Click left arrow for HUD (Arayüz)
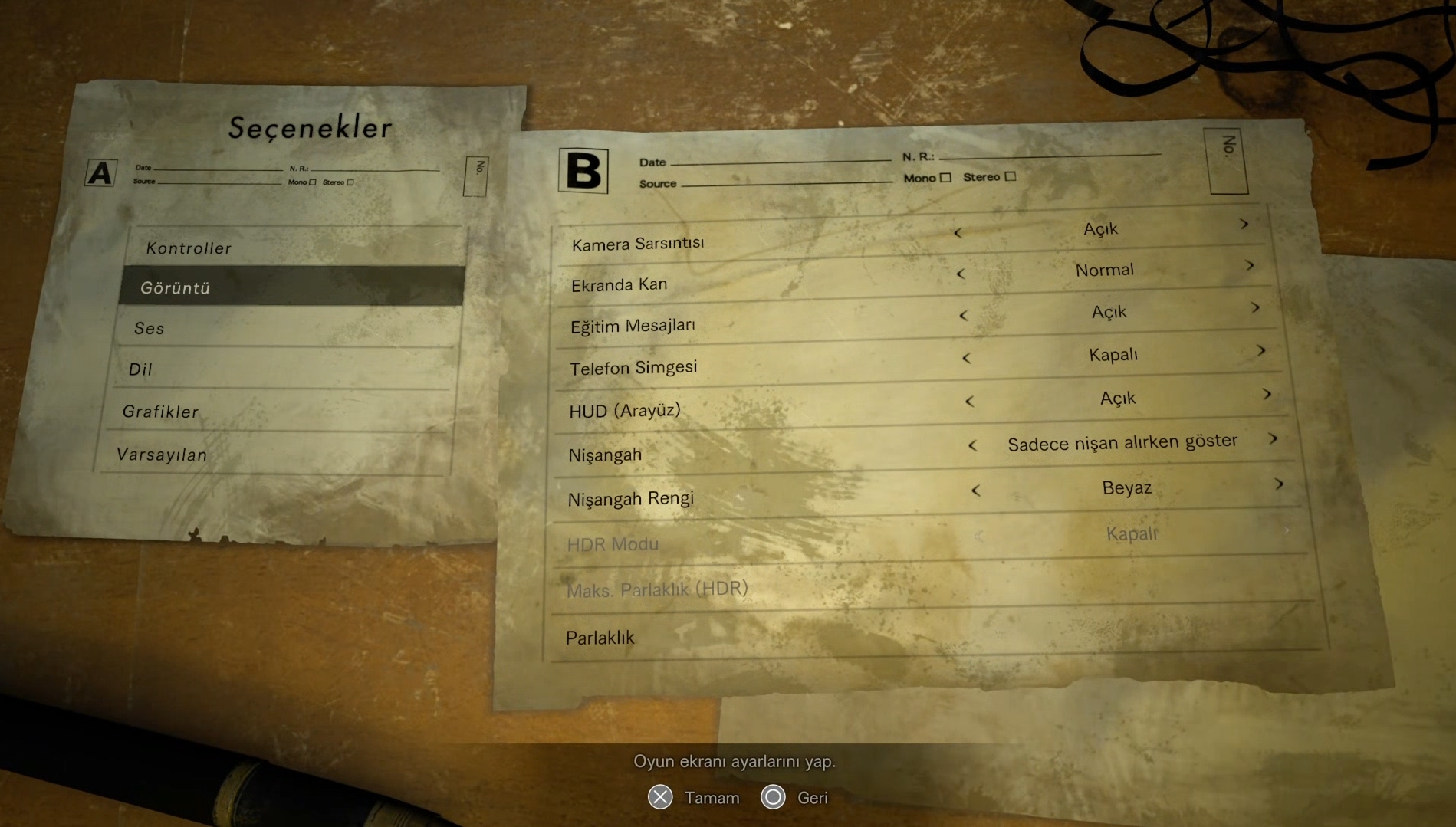 point(969,402)
